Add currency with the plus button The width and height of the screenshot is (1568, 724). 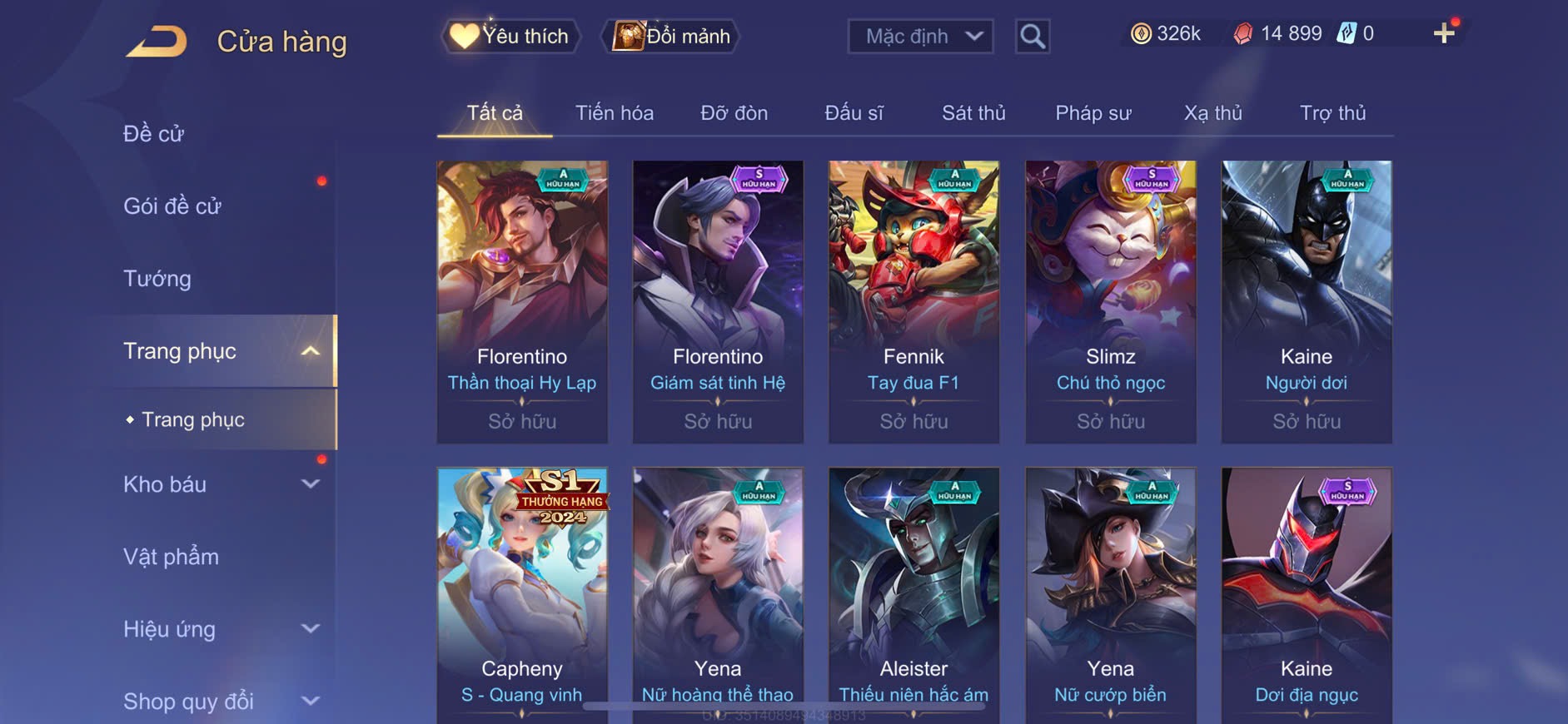pyautogui.click(x=1443, y=33)
